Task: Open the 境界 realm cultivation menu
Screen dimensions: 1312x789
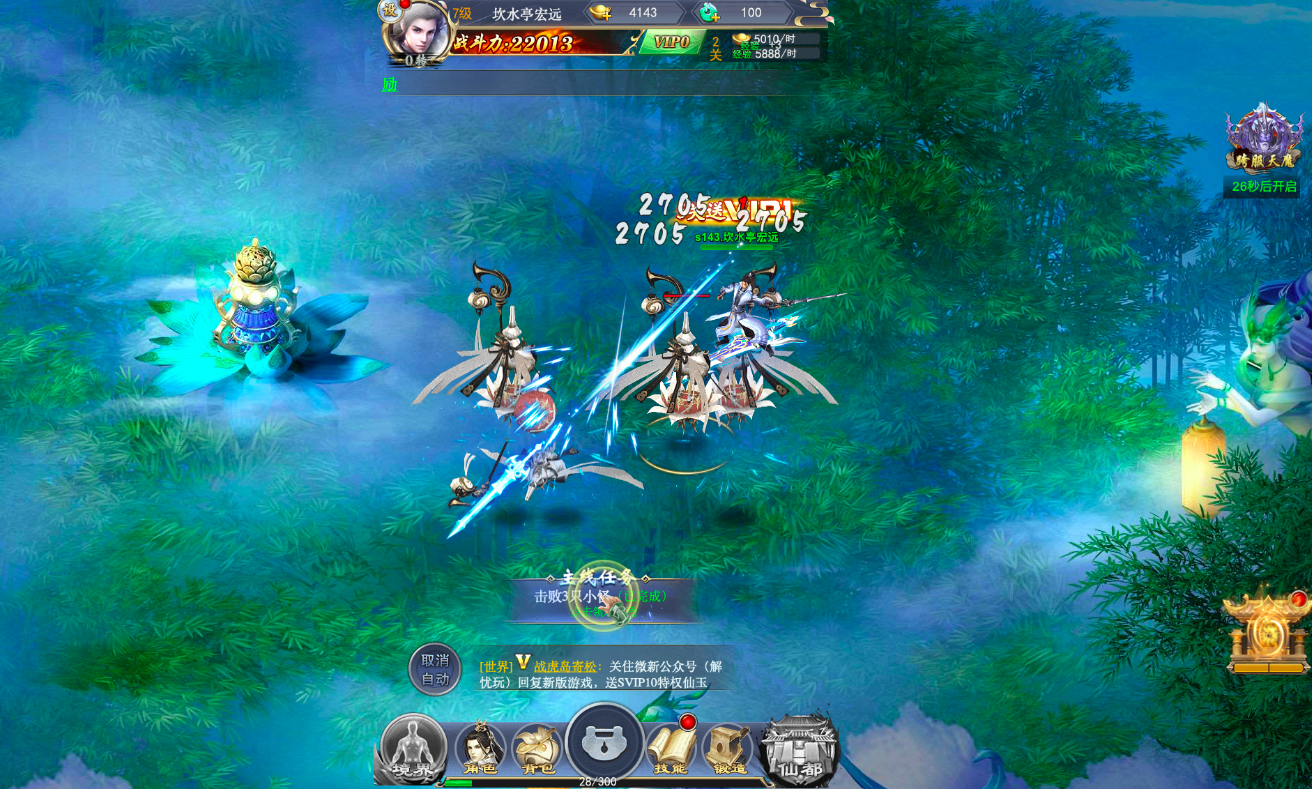Action: 413,748
